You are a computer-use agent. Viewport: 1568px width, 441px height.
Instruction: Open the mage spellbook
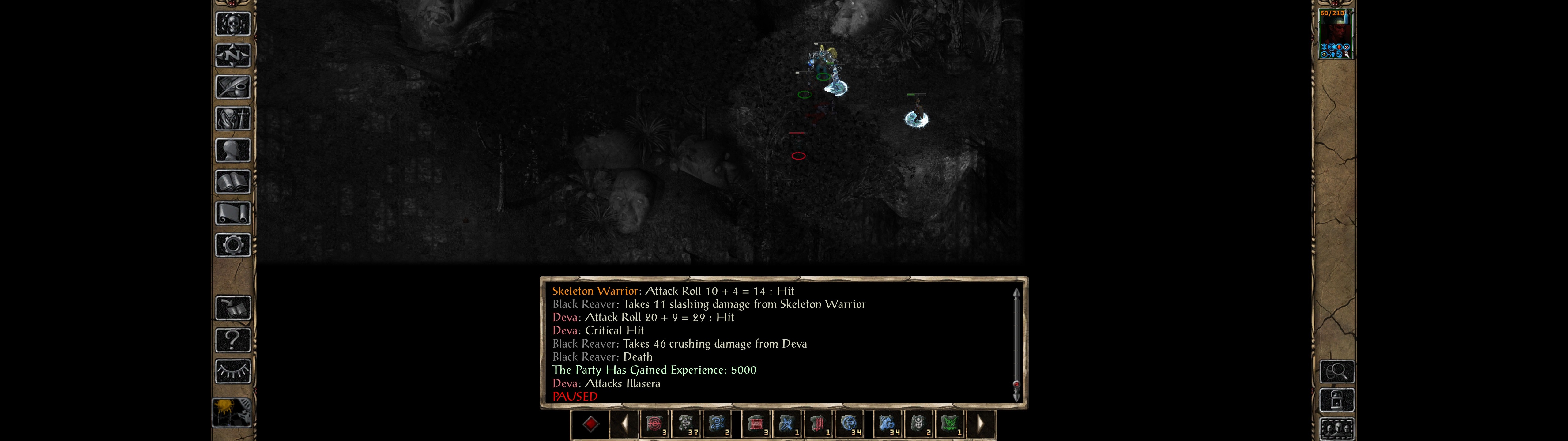point(232,182)
